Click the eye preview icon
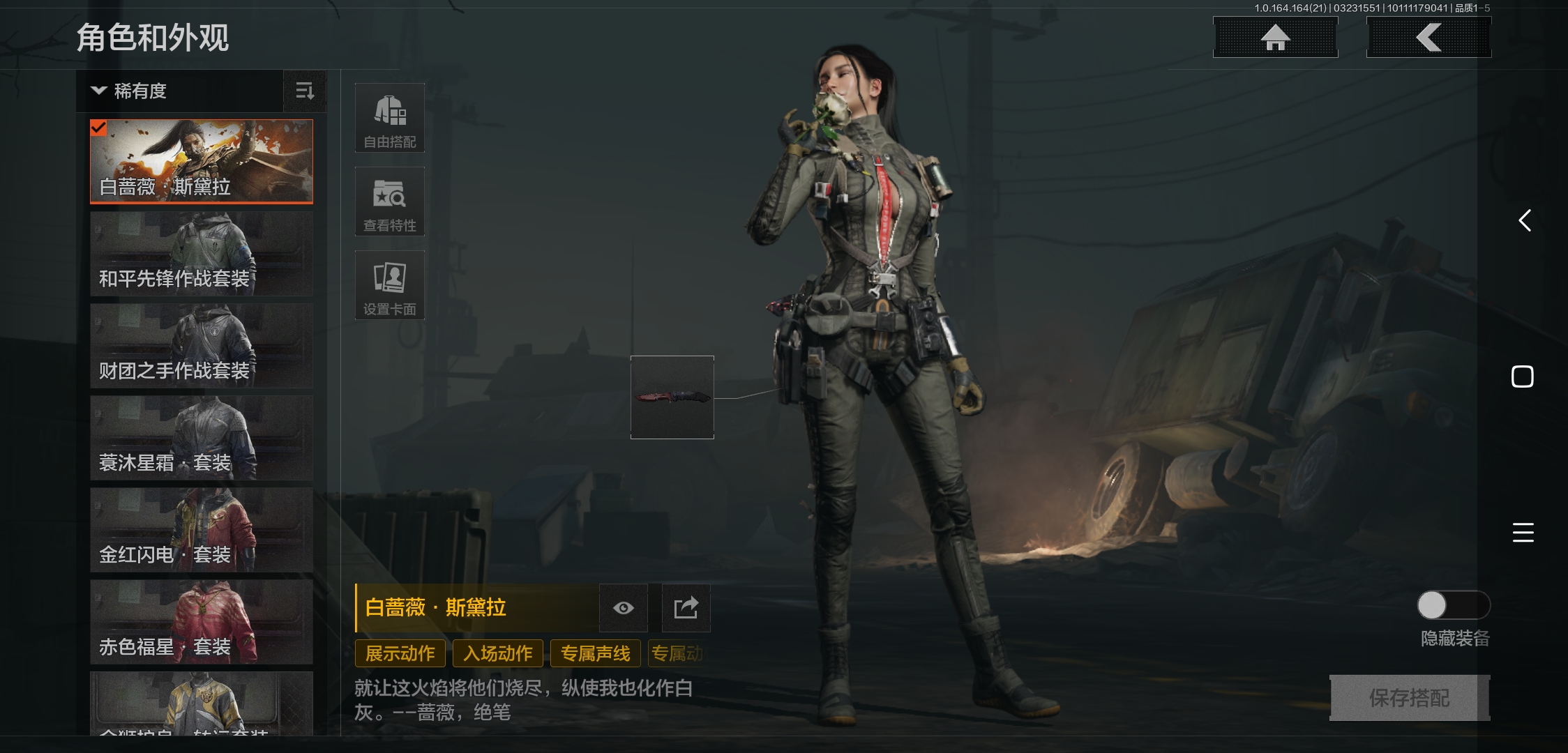1568x753 pixels. [x=624, y=608]
